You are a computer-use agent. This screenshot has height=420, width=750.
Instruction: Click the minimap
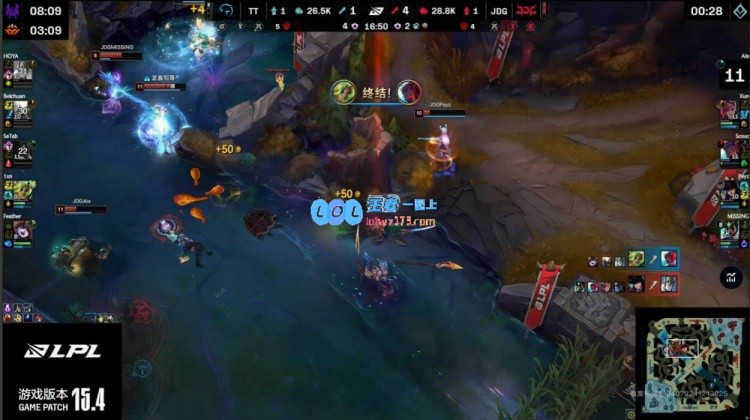(691, 364)
